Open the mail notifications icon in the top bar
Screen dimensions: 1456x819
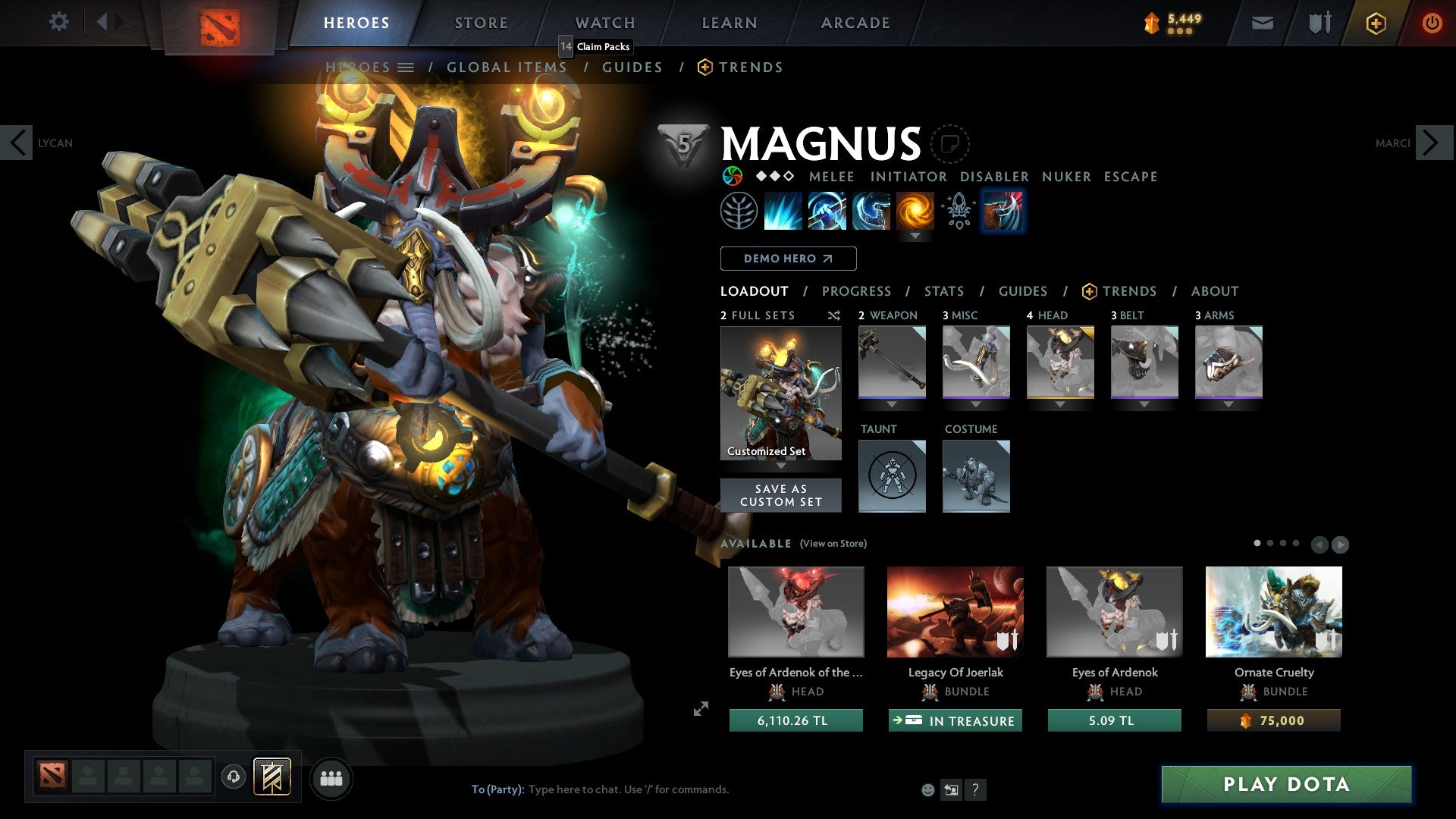(1262, 23)
